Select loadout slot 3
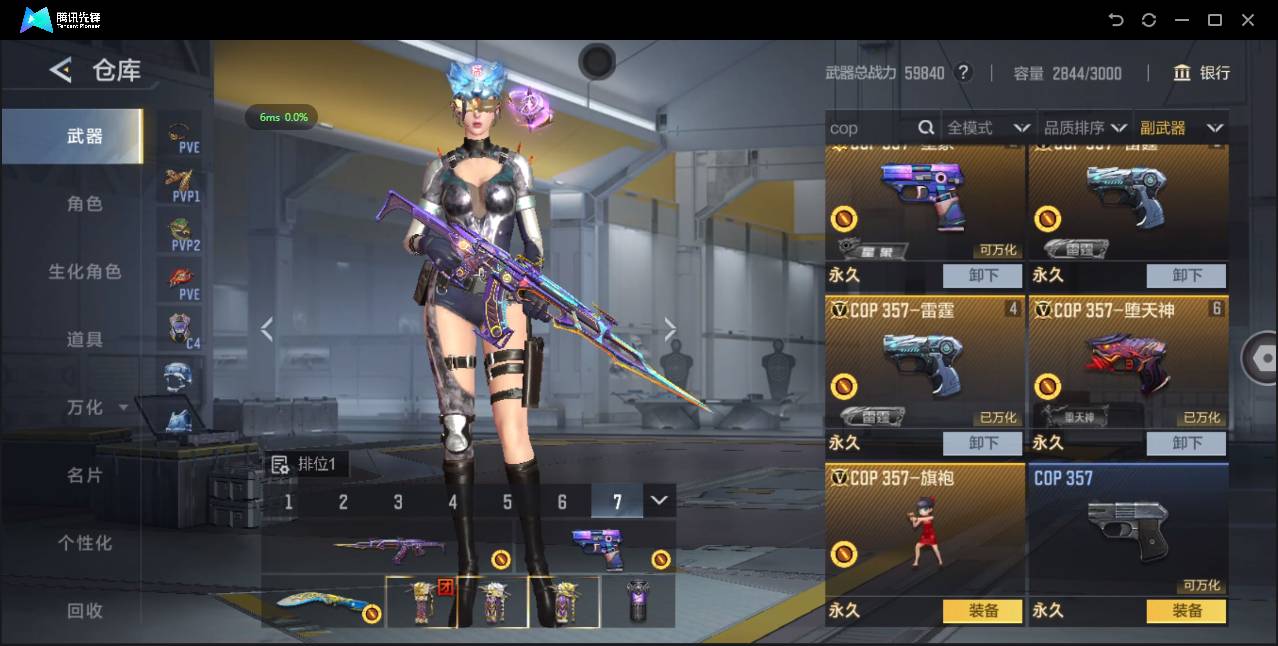Viewport: 1278px width, 646px height. pyautogui.click(x=398, y=502)
